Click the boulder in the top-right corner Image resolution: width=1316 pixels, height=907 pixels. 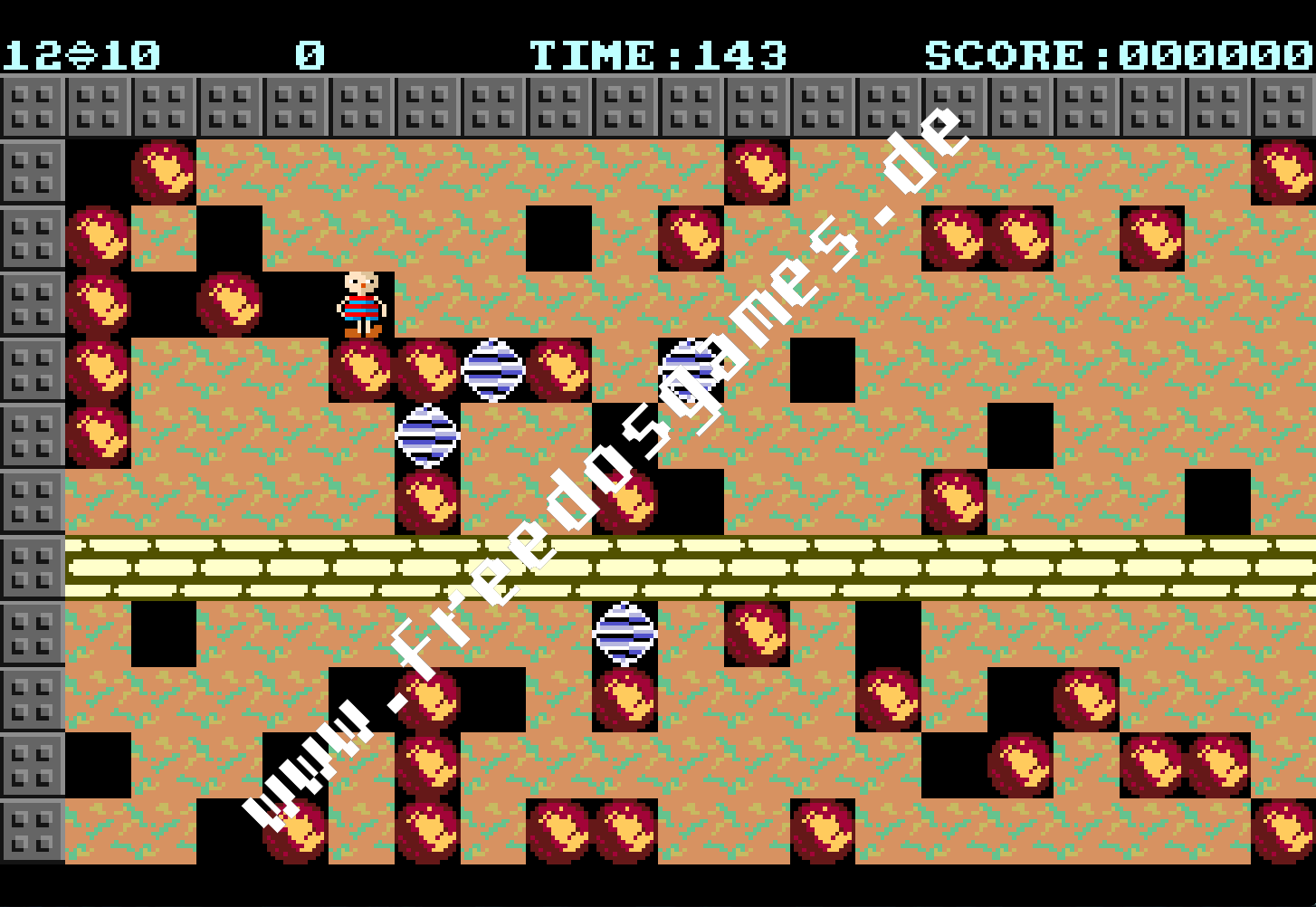pos(1283,174)
